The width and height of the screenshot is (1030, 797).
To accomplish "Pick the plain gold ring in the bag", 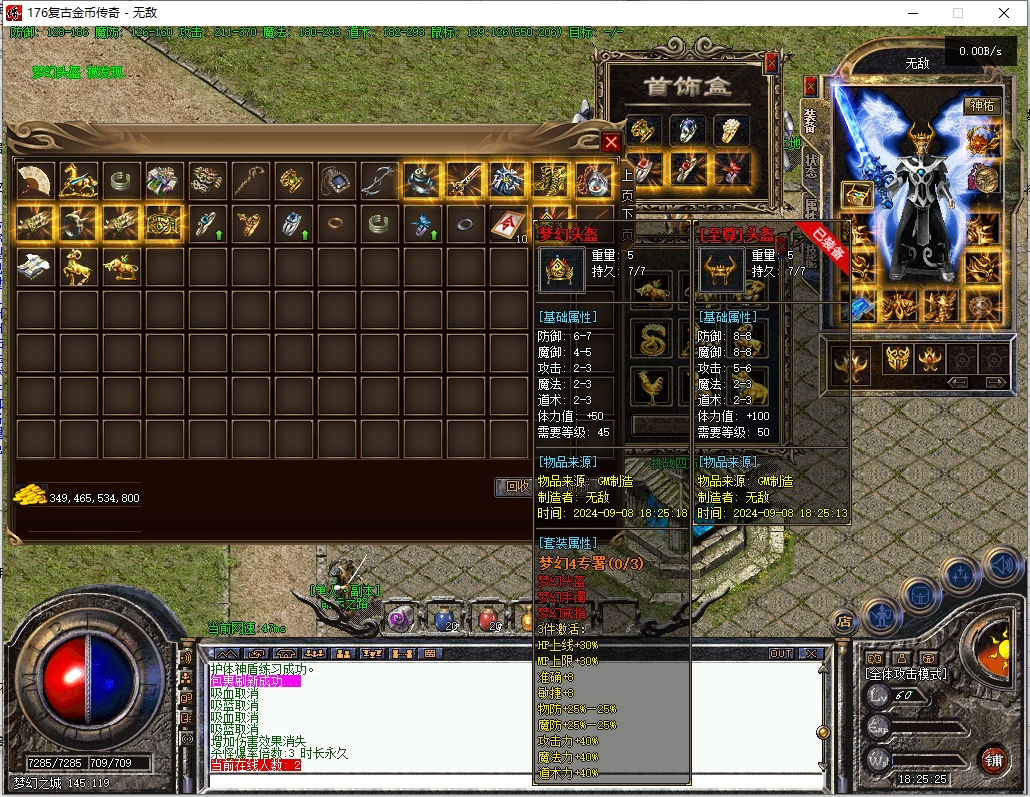I will (x=335, y=224).
